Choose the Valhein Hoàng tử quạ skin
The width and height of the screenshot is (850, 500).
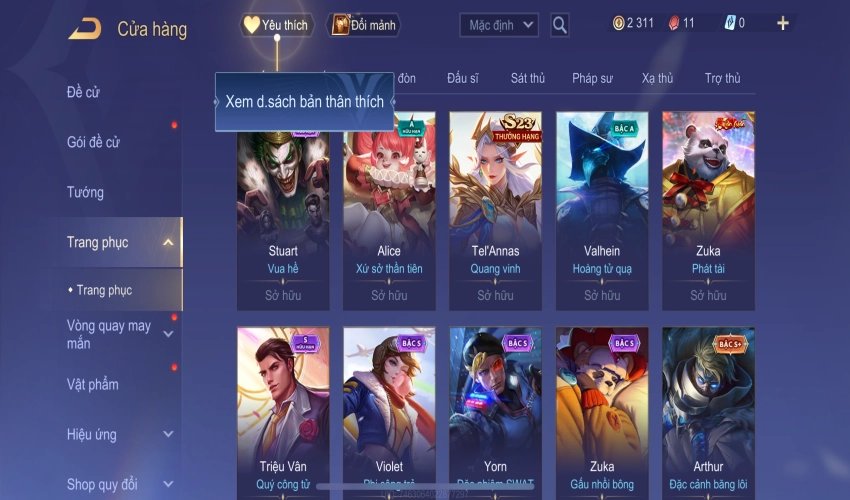(602, 210)
